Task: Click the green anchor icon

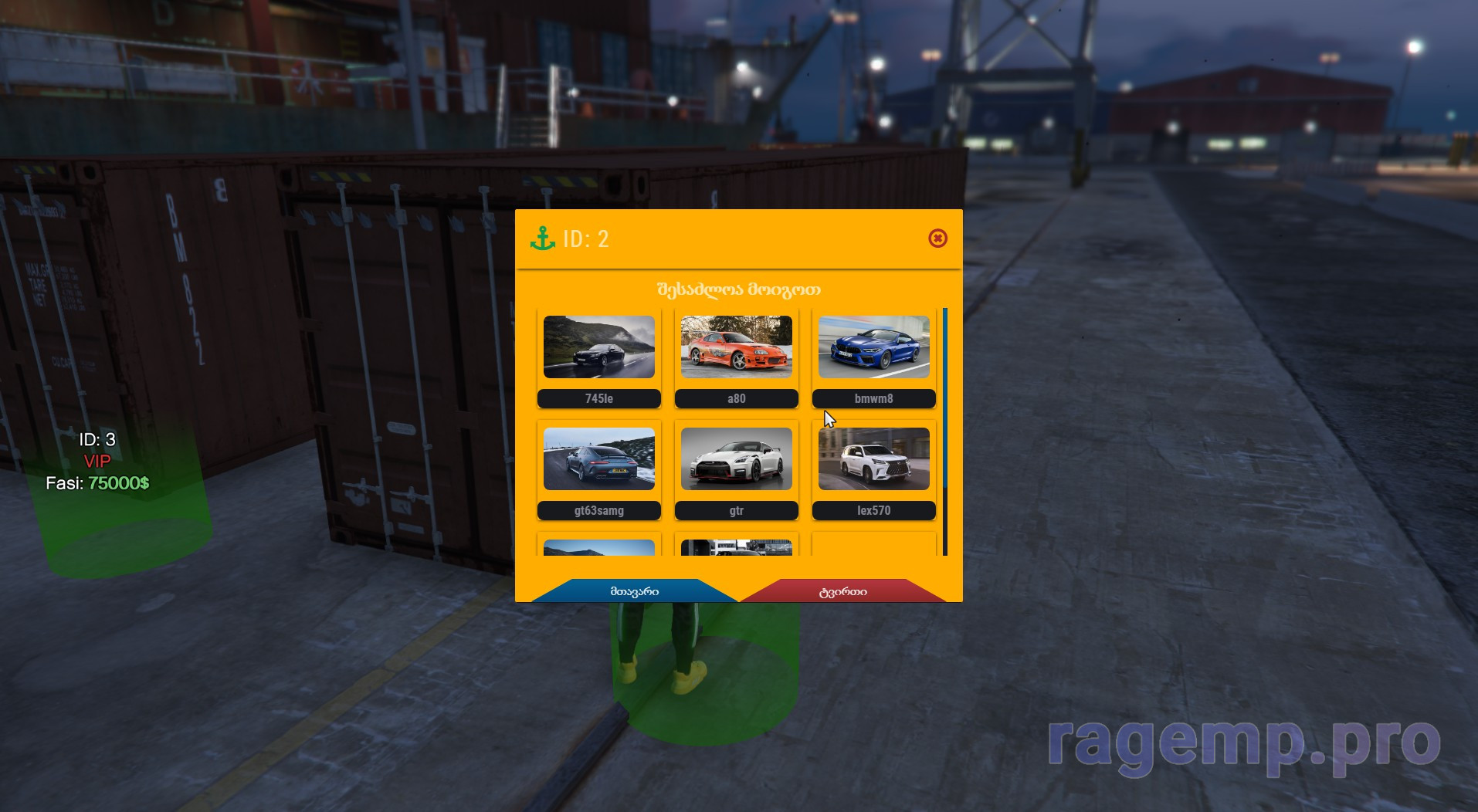Action: [543, 239]
